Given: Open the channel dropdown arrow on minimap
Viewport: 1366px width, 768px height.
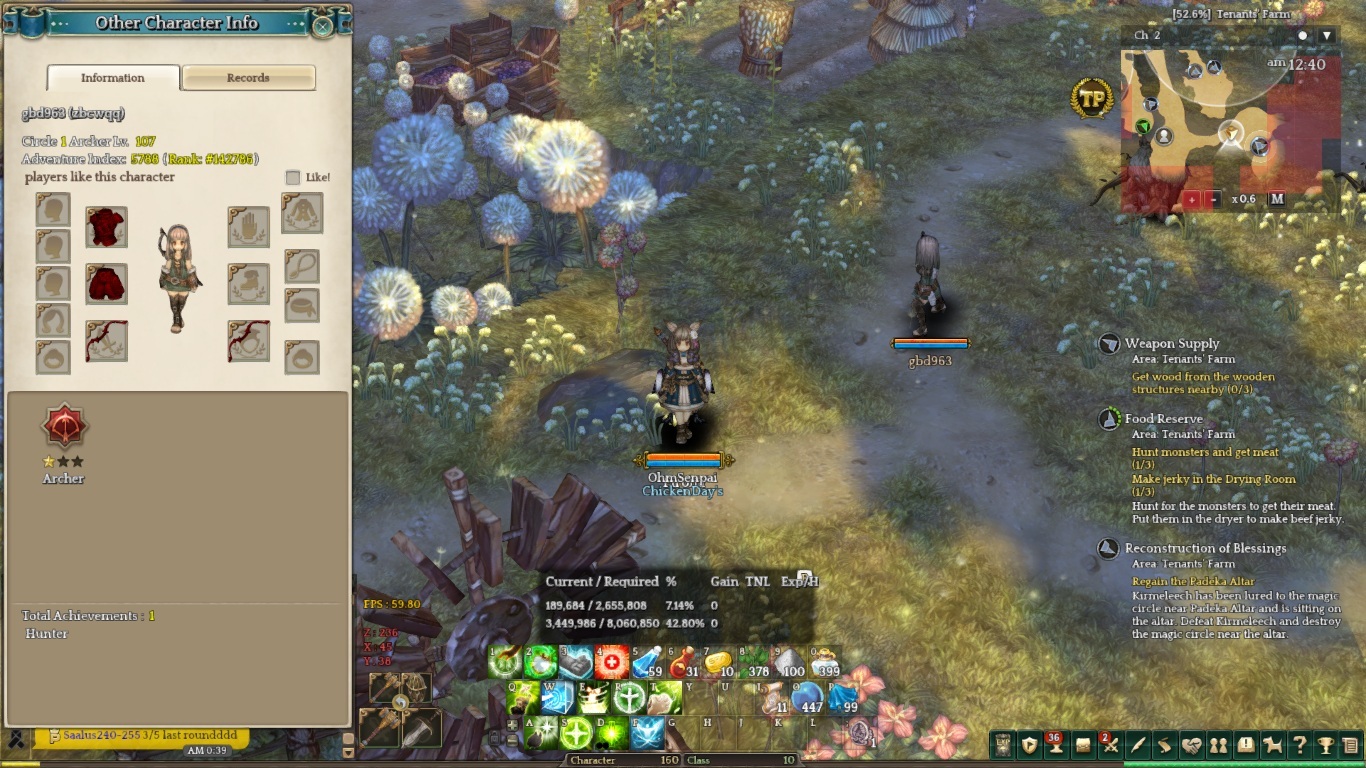Looking at the screenshot, I should (x=1327, y=36).
